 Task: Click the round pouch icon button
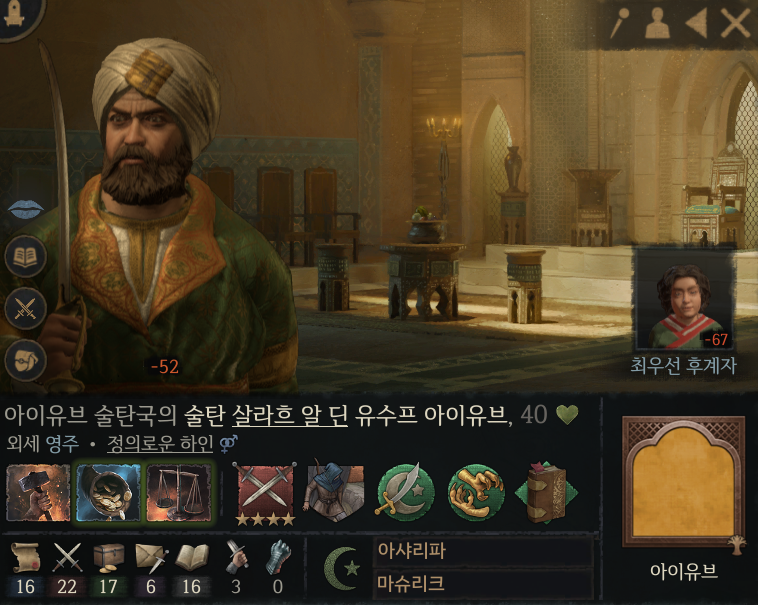25,358
